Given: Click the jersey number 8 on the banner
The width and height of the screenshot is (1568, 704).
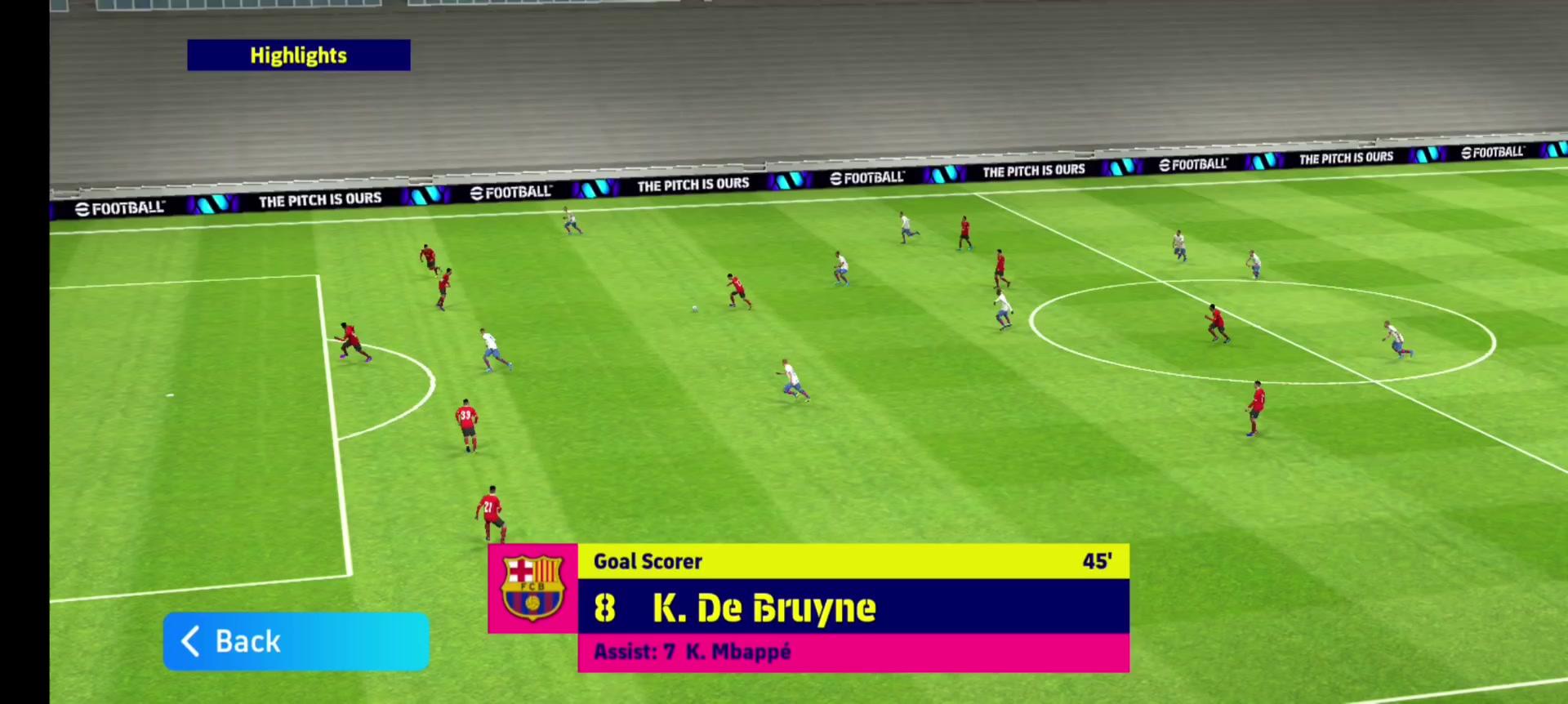Looking at the screenshot, I should 604,608.
